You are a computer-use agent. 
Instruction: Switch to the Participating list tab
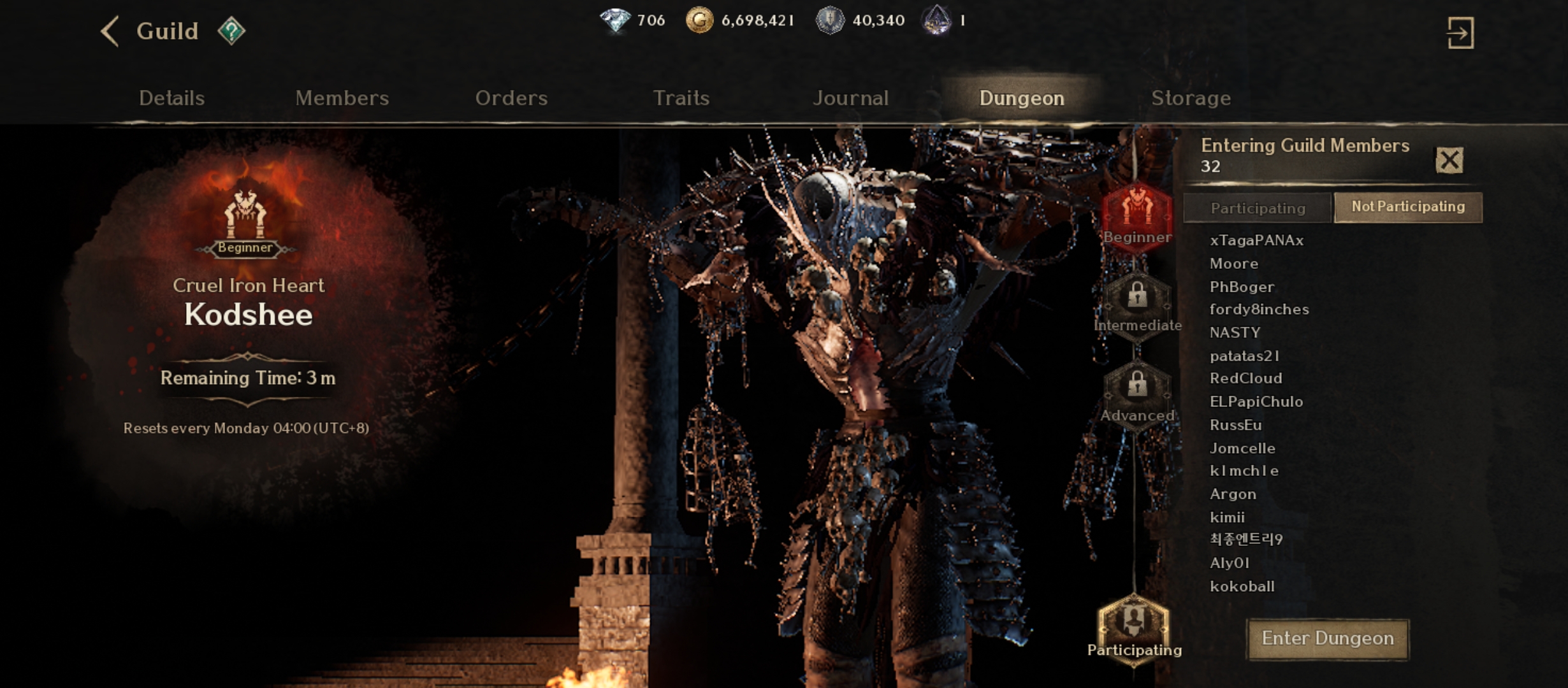pyautogui.click(x=1258, y=208)
